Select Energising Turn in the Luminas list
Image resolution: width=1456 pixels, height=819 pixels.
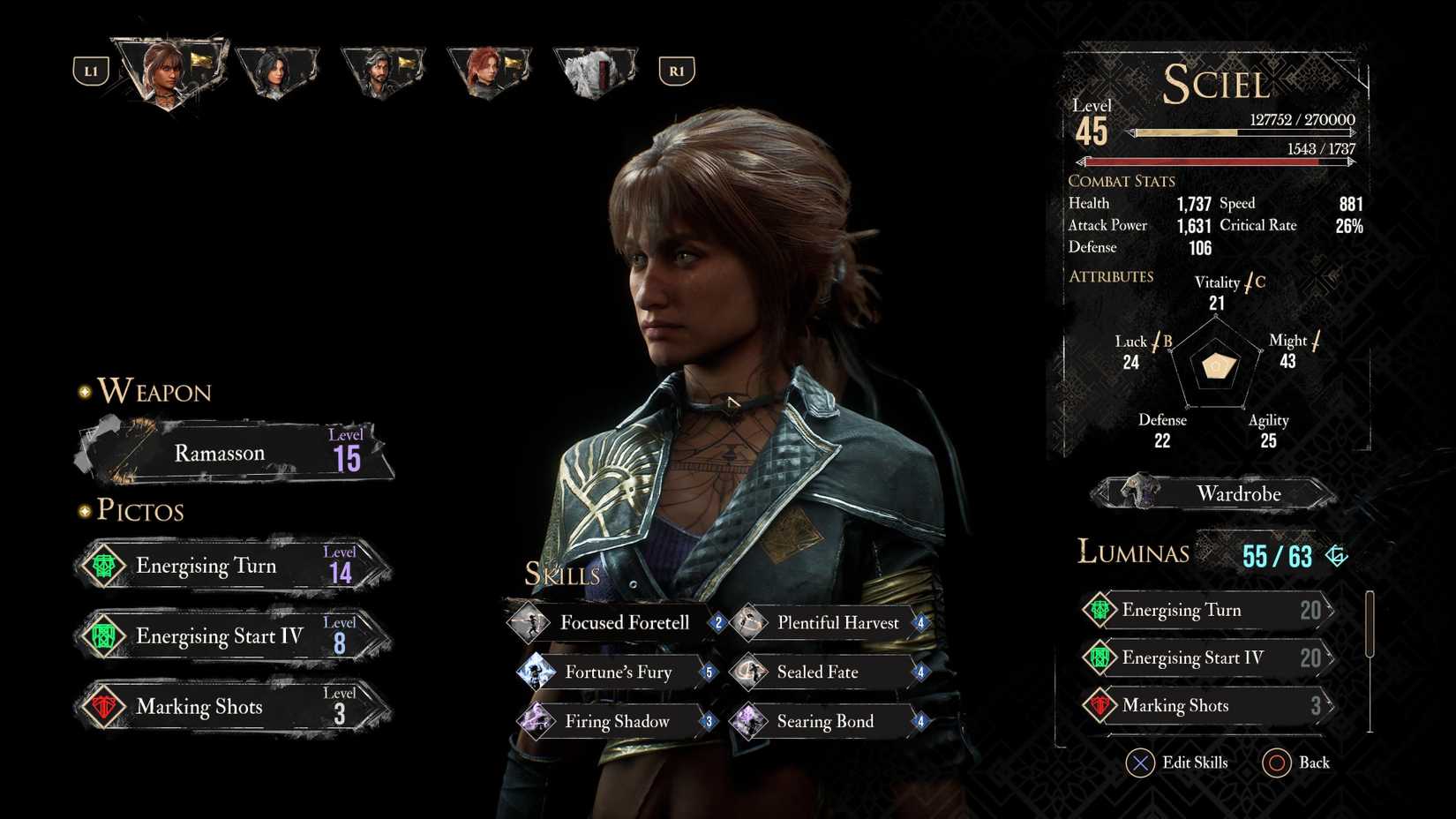coord(1207,610)
